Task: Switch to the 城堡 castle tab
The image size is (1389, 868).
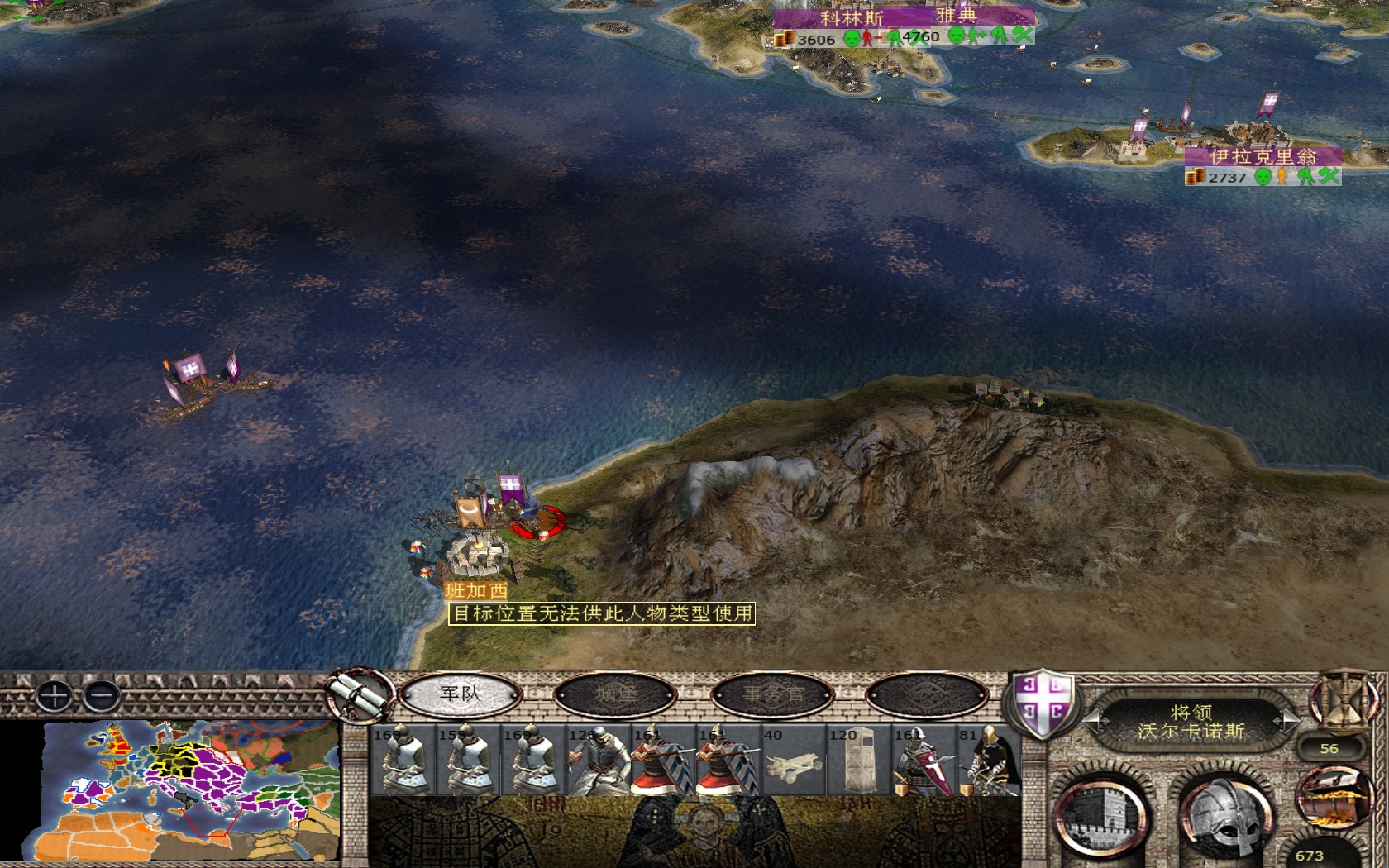Action: [615, 694]
